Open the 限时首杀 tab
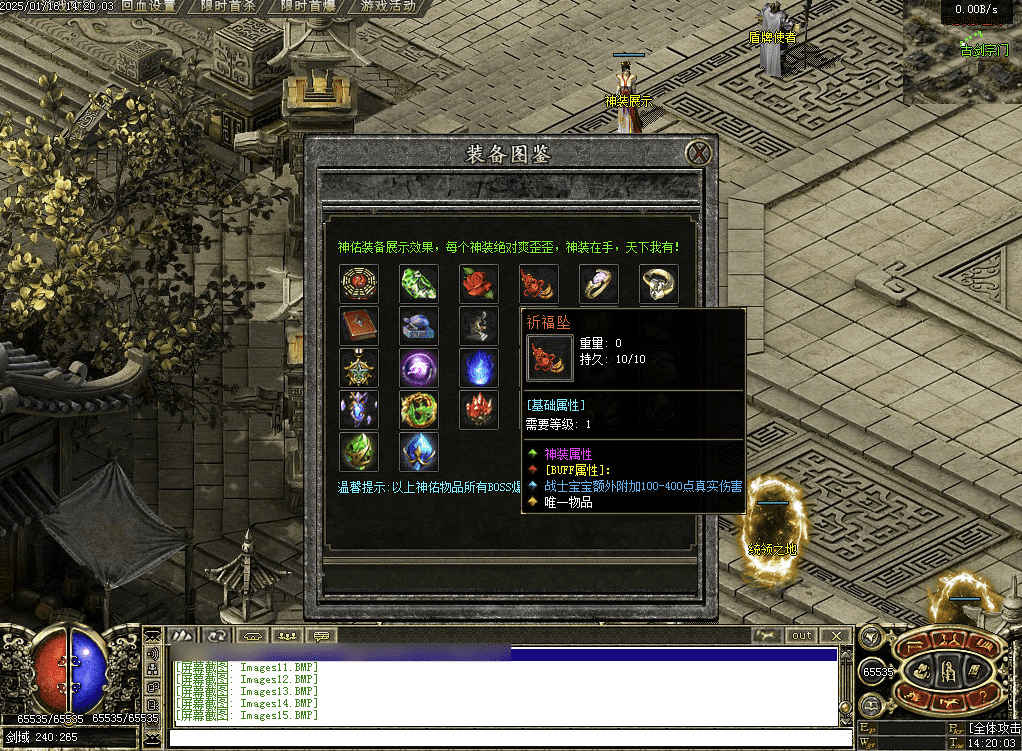Viewport: 1022px width, 751px height. [x=227, y=7]
